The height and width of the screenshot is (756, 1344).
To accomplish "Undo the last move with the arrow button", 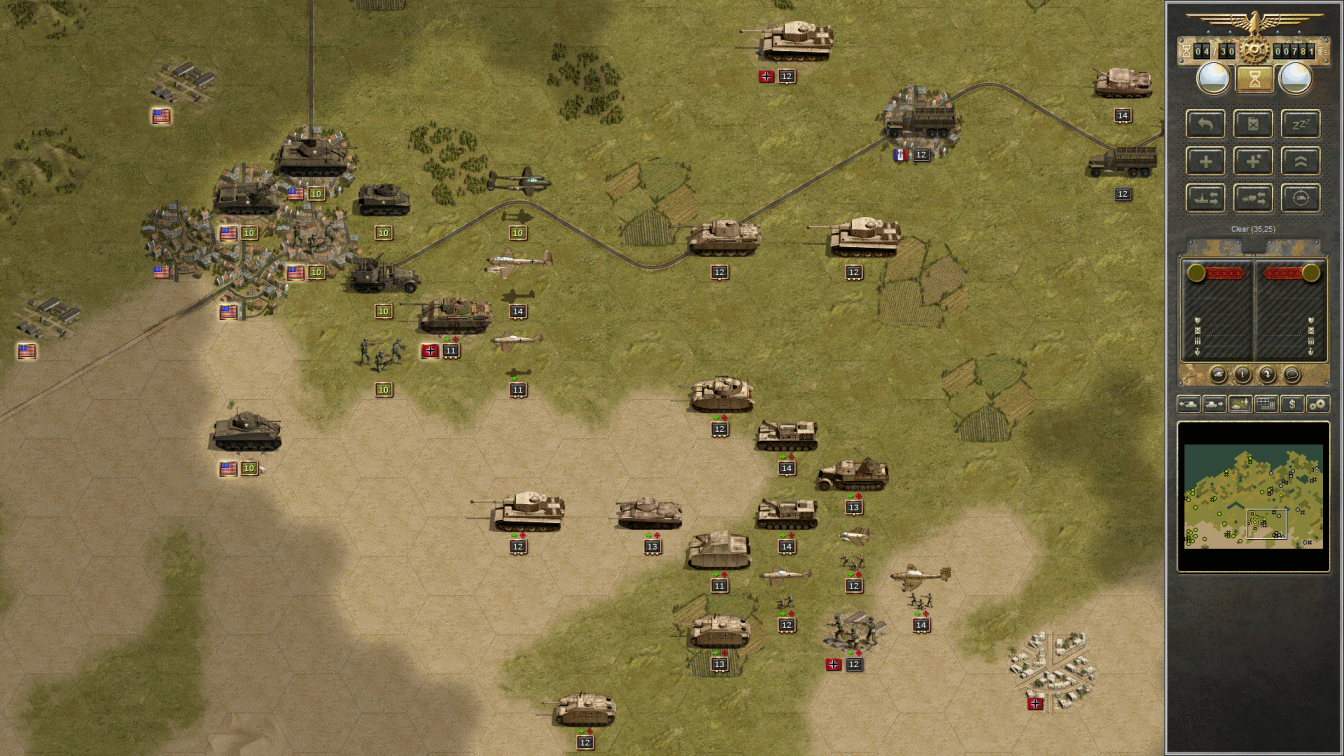I will pos(1206,125).
